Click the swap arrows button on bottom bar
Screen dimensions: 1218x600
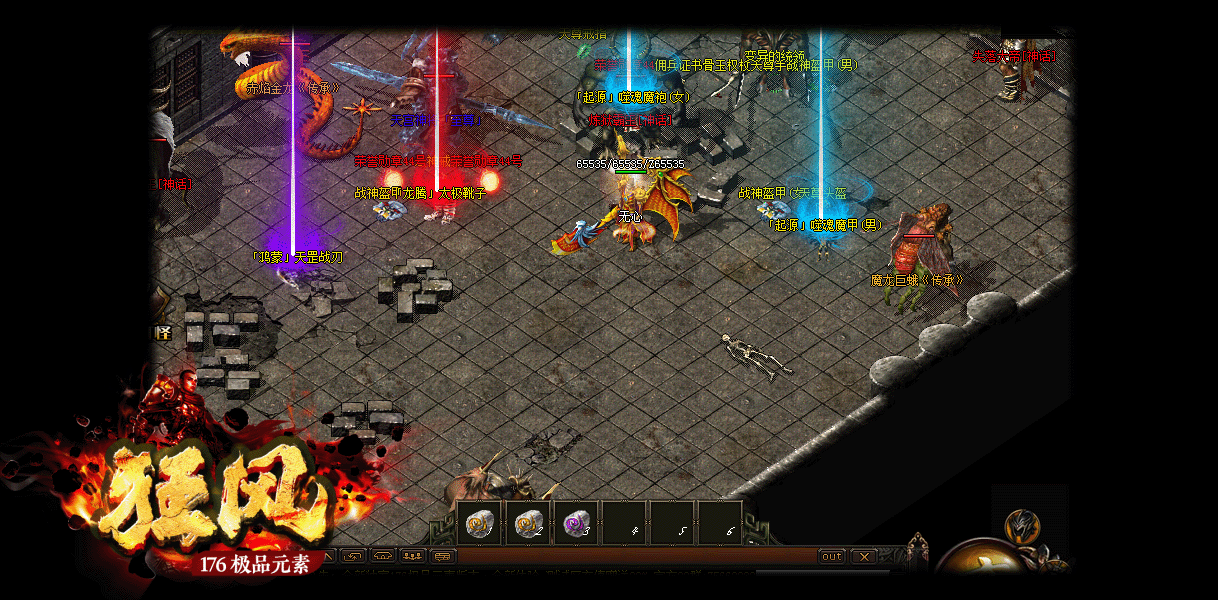point(352,556)
